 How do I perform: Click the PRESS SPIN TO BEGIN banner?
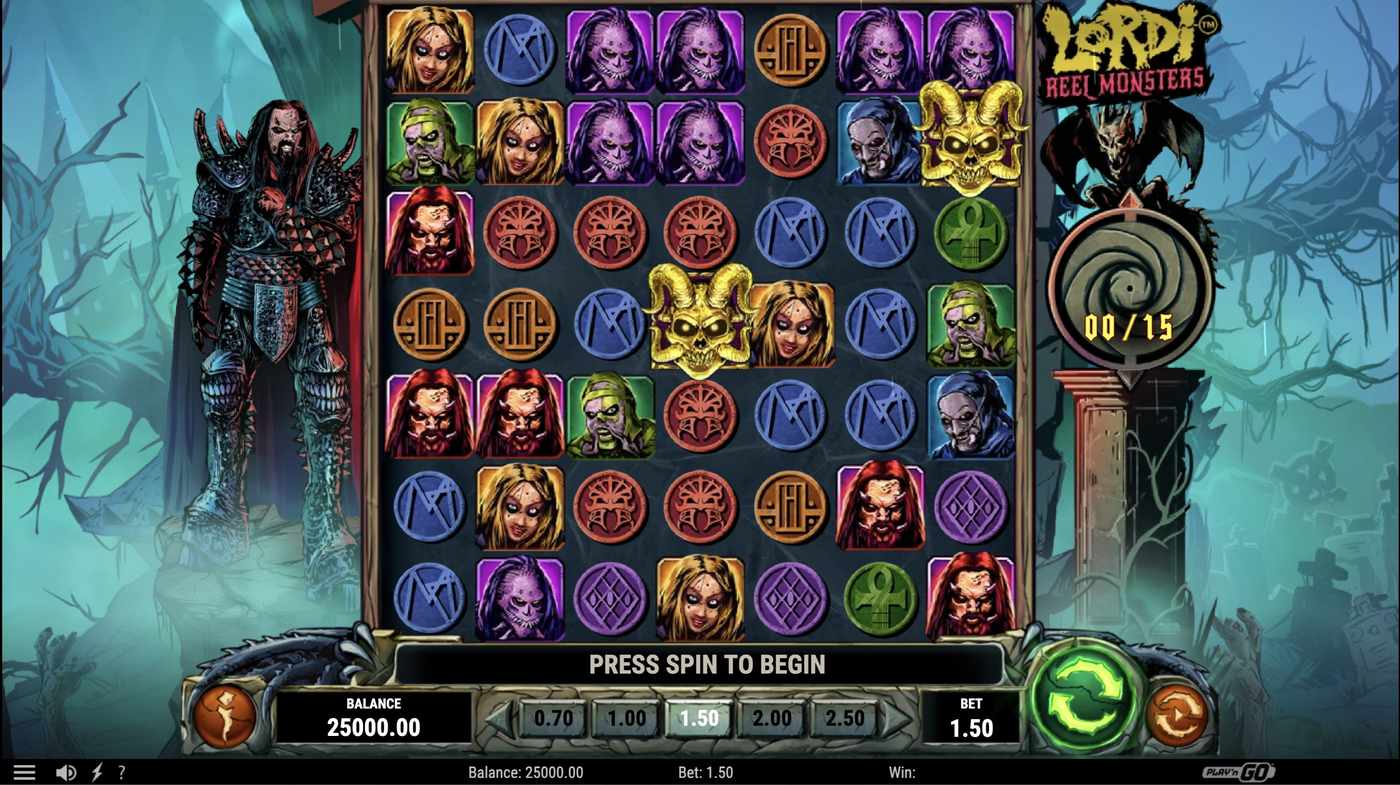[x=703, y=663]
